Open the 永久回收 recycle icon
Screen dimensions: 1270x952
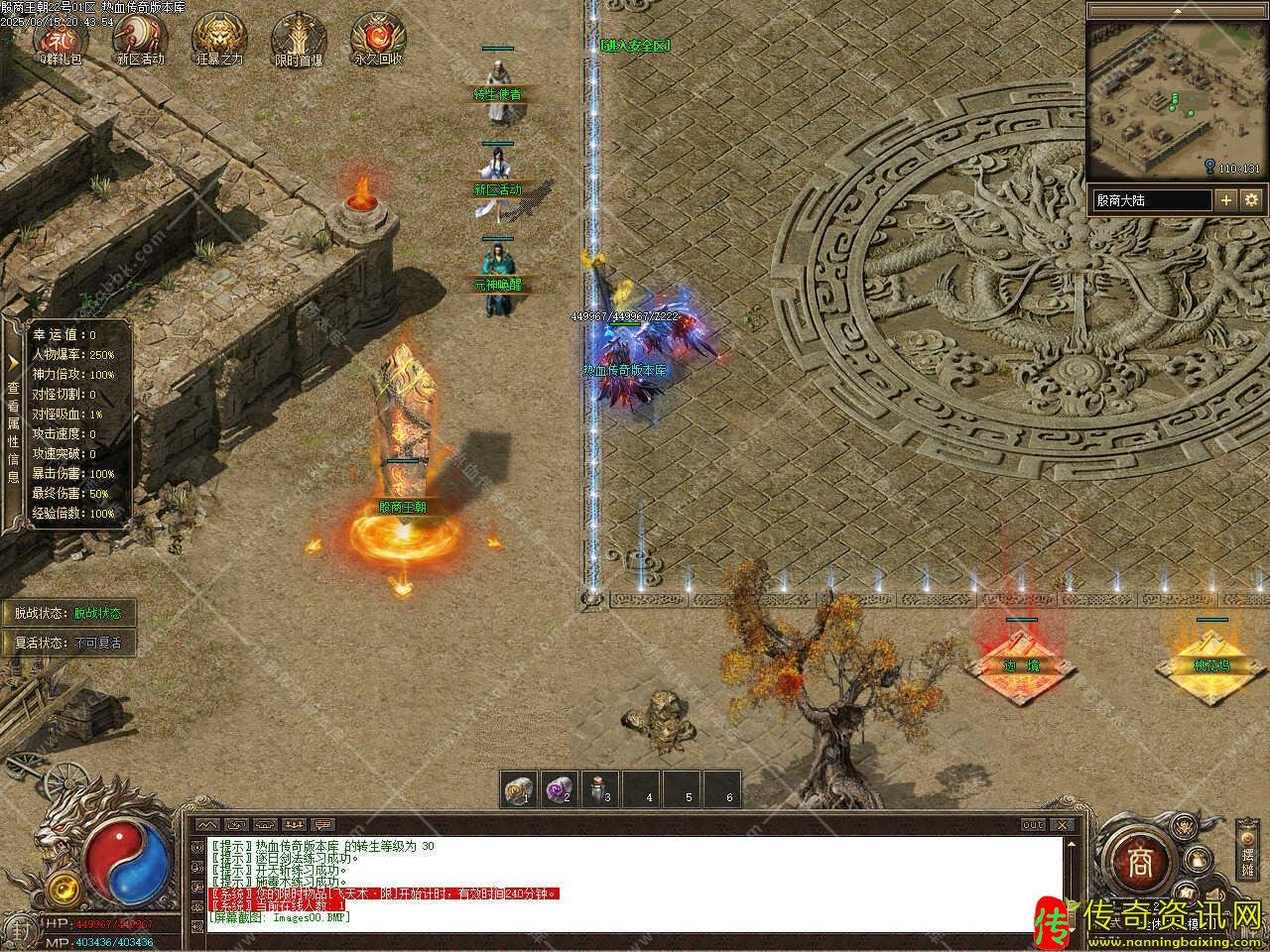[x=378, y=38]
